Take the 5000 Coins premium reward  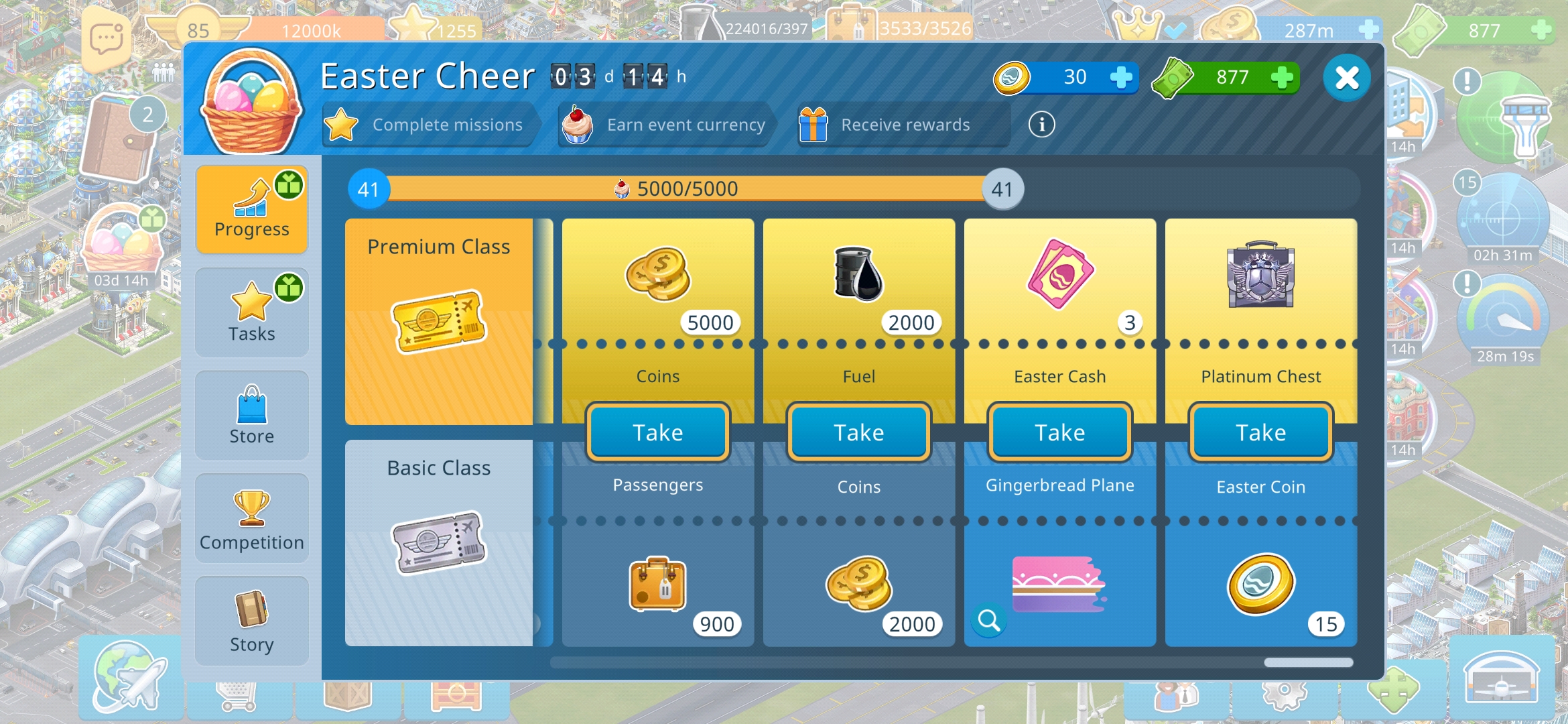657,432
